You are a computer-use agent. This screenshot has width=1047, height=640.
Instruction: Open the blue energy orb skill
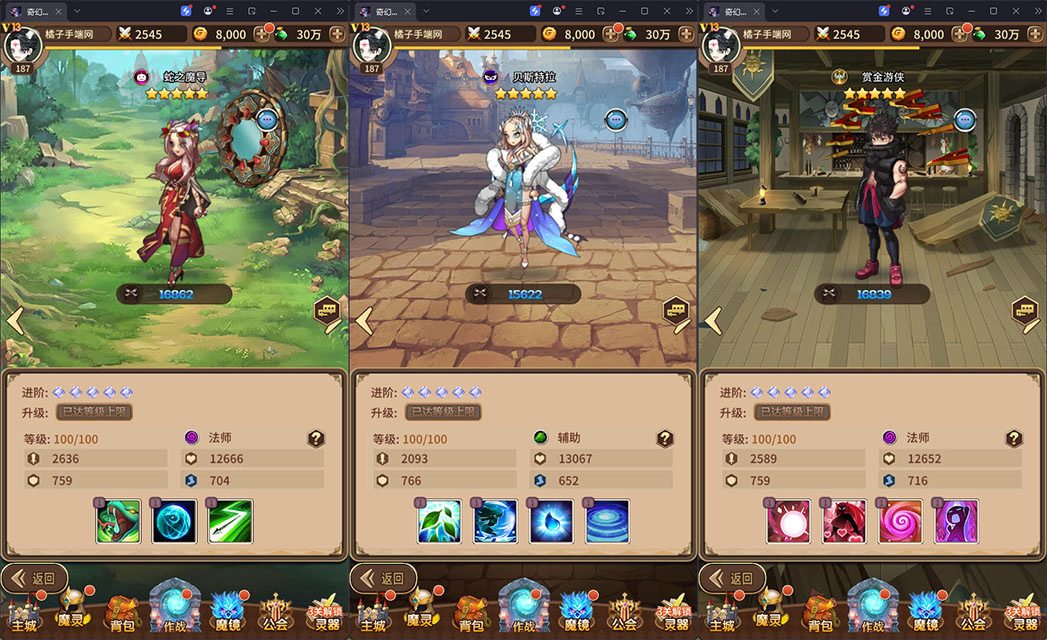coord(174,522)
